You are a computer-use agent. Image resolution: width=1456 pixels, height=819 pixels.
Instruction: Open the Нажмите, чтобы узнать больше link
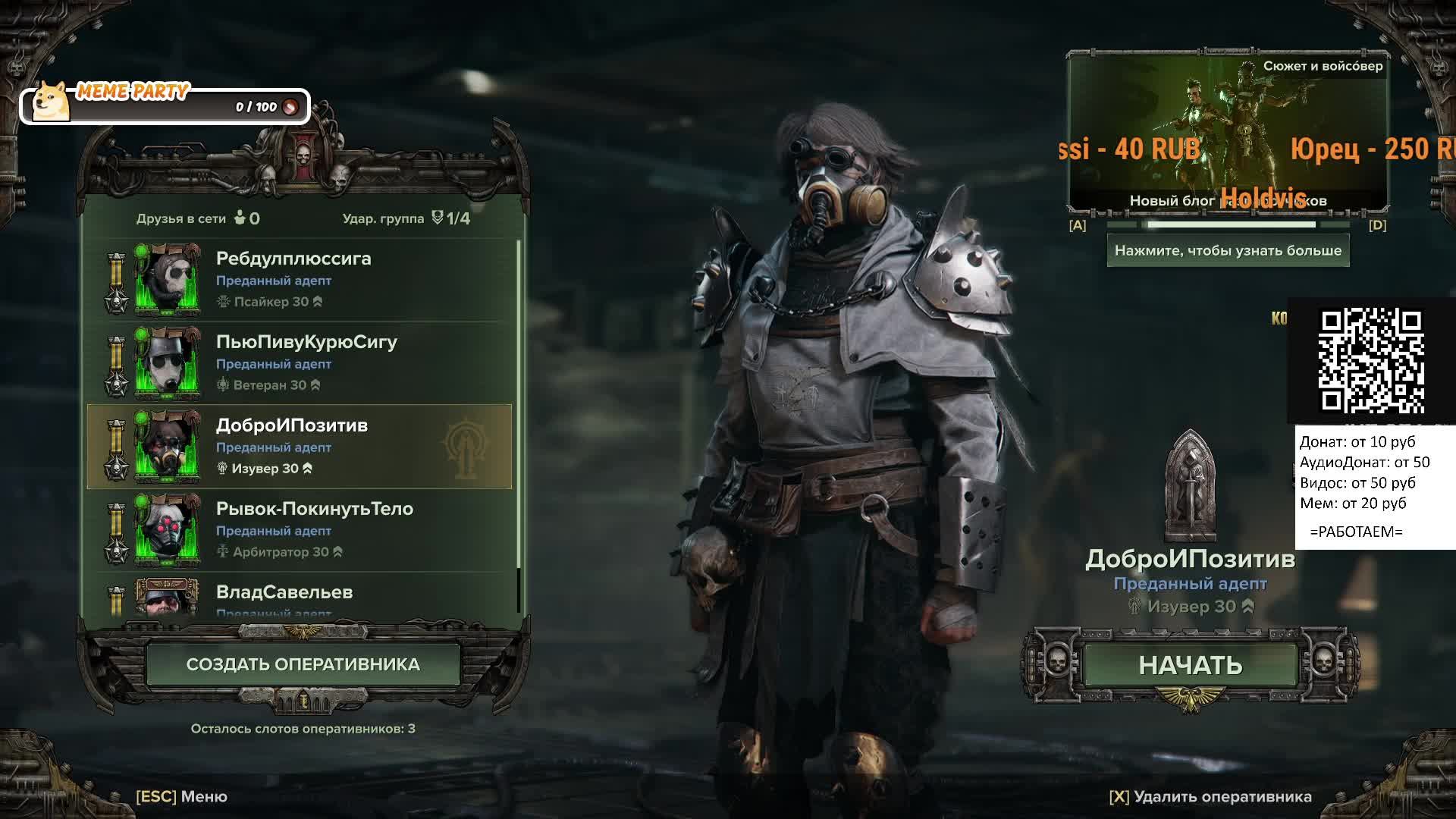pyautogui.click(x=1228, y=251)
